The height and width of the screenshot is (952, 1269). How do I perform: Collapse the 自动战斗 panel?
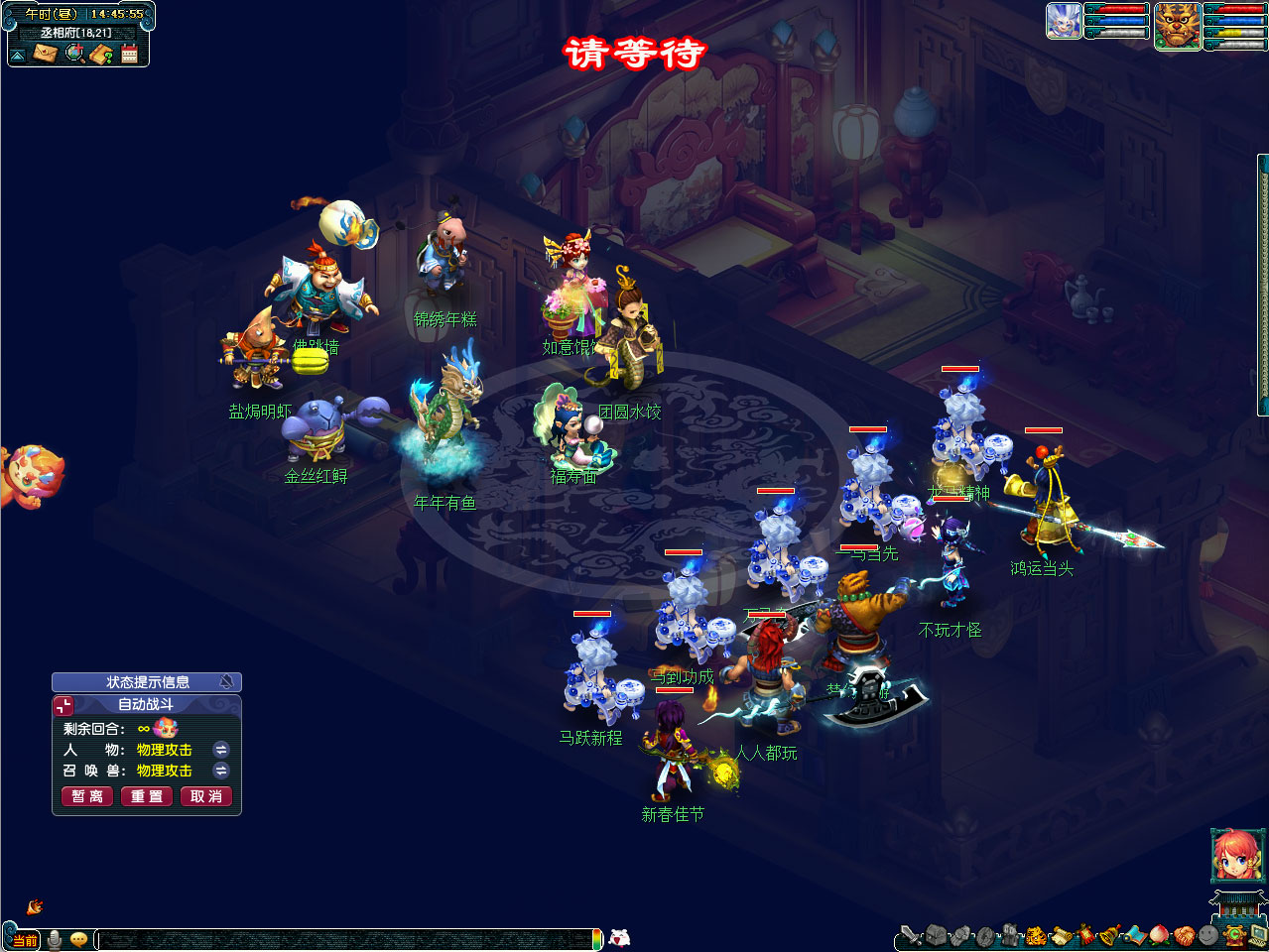coord(63,705)
